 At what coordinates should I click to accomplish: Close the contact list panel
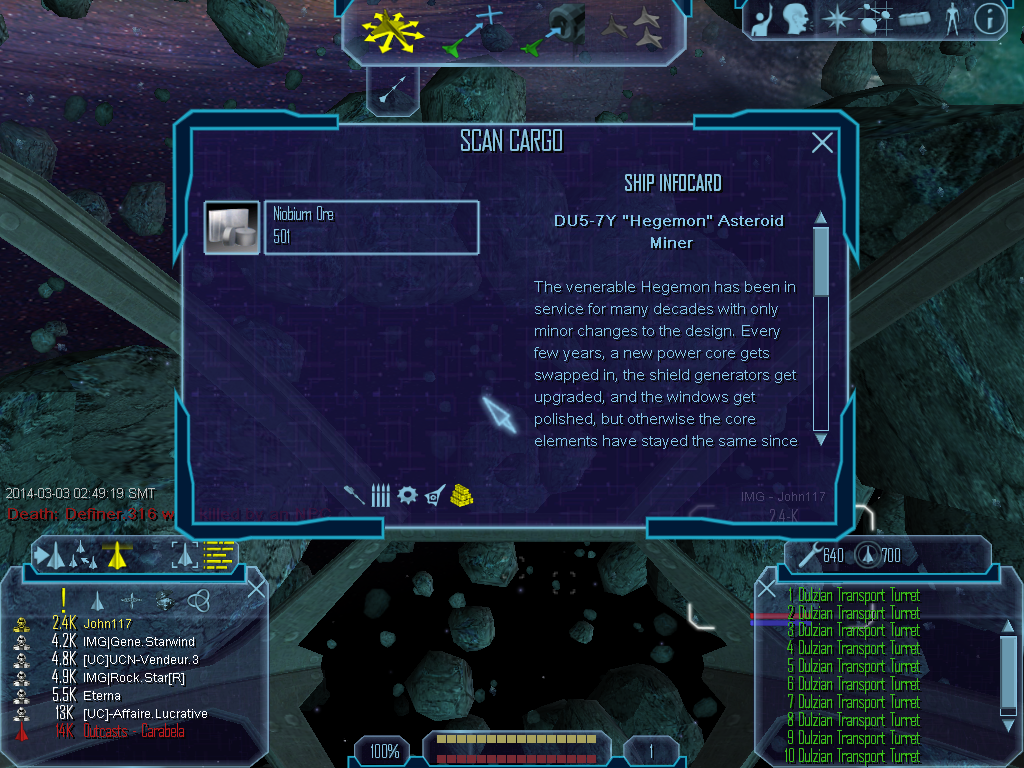256,588
